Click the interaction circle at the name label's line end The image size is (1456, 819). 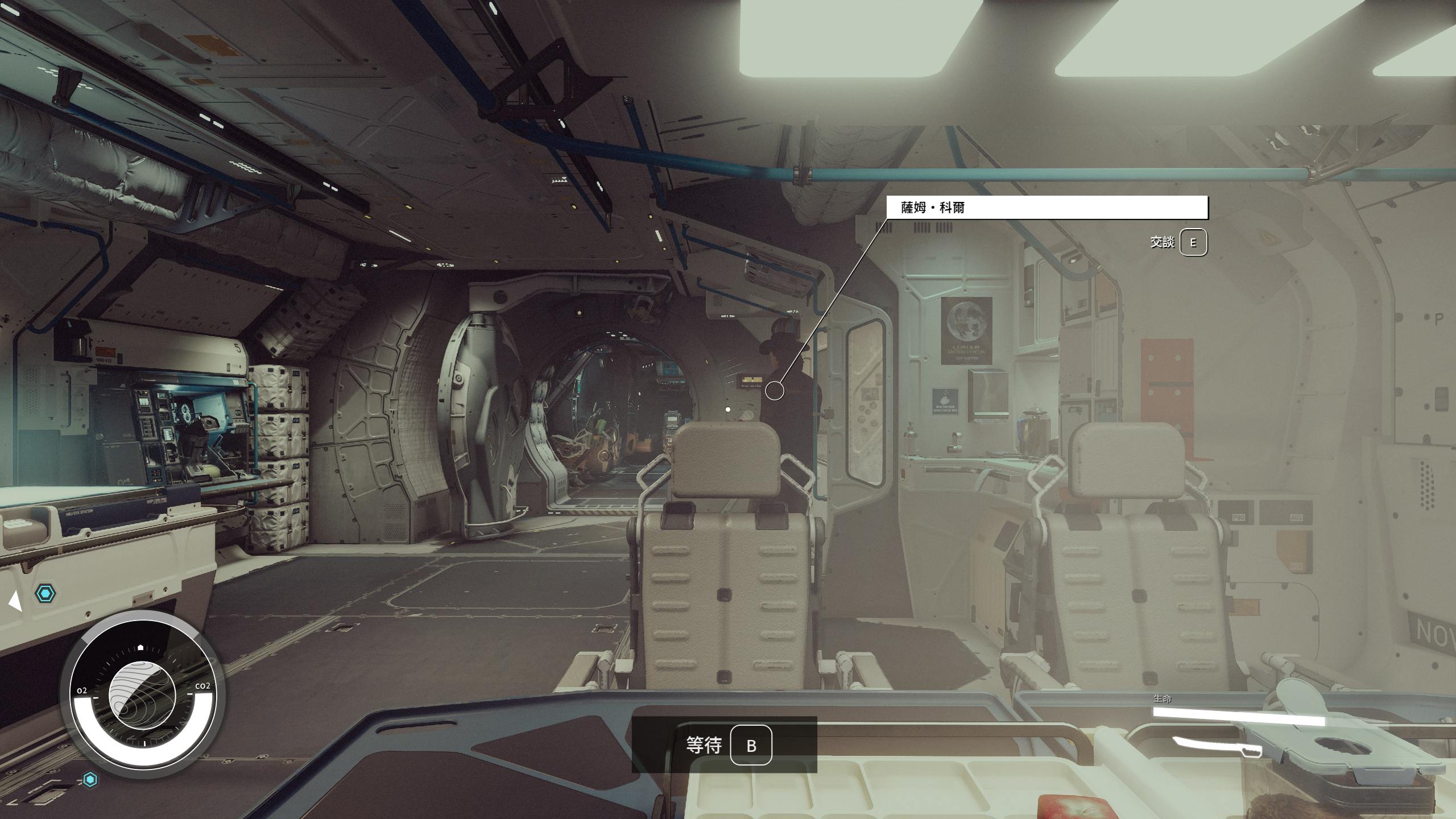(775, 391)
